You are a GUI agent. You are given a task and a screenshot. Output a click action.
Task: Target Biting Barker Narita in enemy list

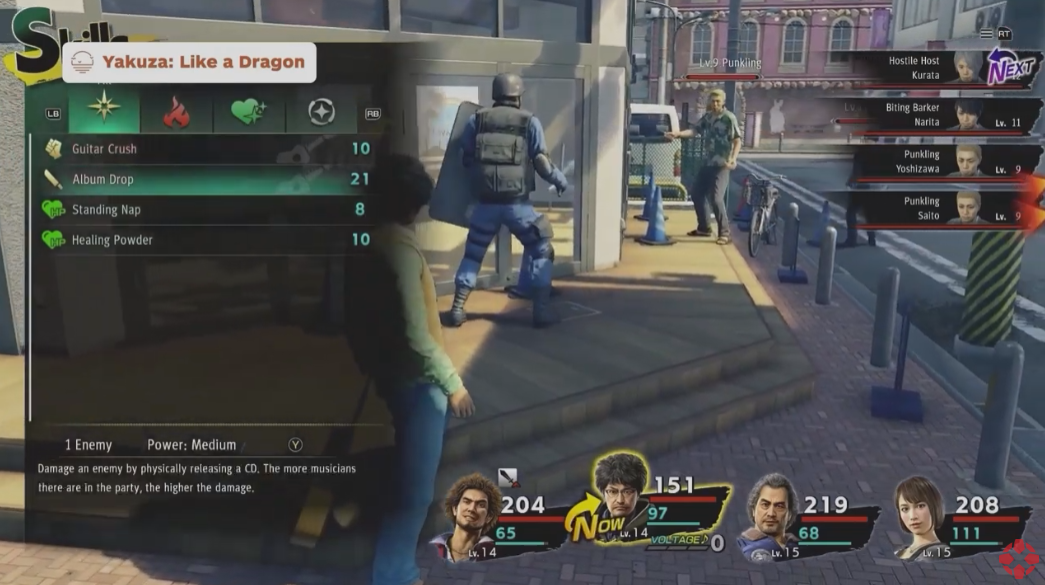tap(930, 114)
